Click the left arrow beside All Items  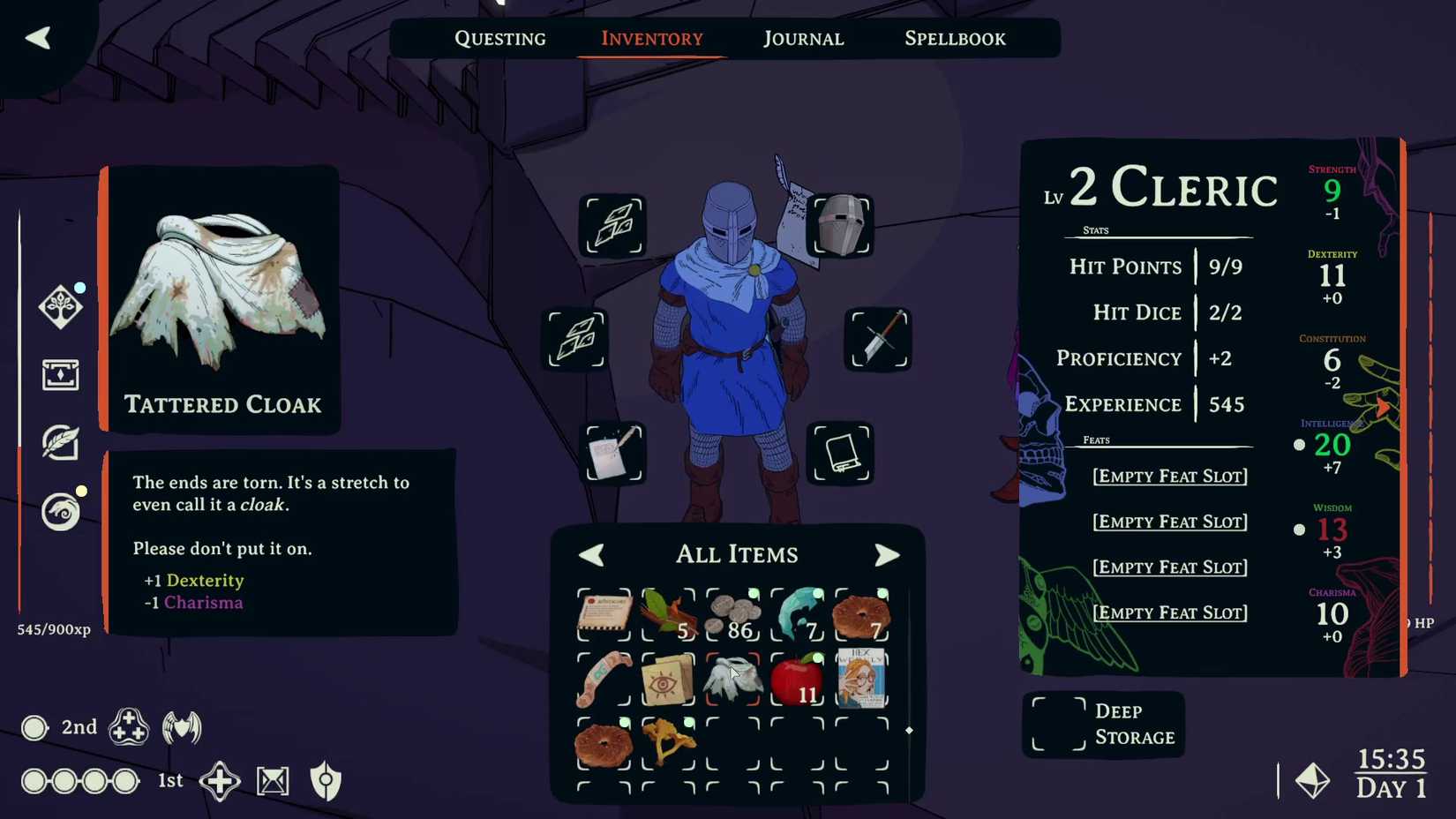591,554
